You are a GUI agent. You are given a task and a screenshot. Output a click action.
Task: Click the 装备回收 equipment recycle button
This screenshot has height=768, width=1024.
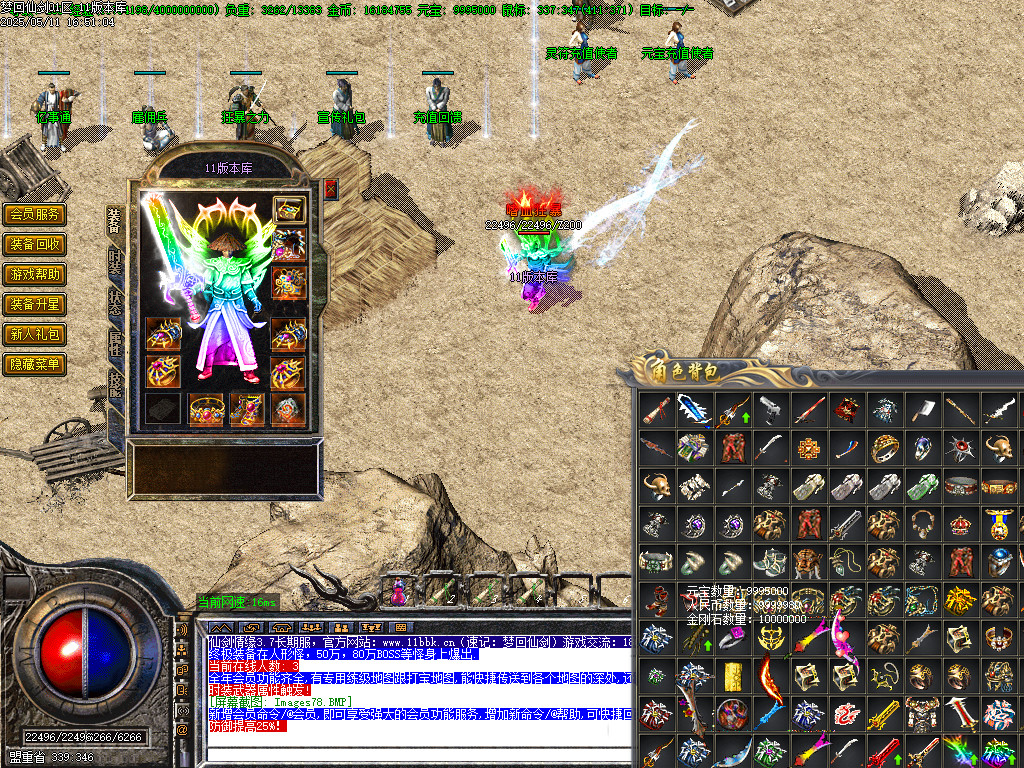35,244
